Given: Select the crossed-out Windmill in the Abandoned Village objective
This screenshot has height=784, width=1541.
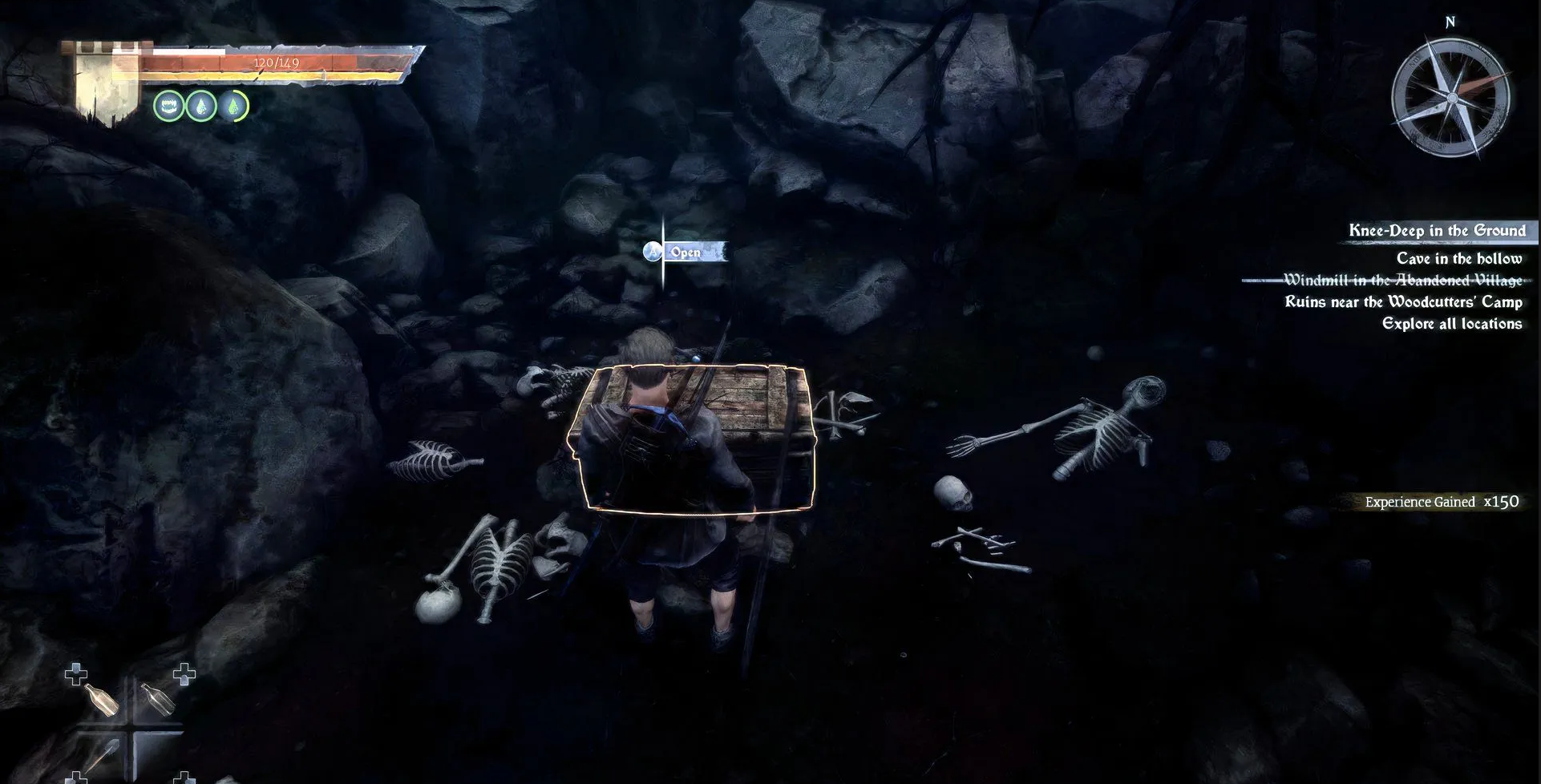Looking at the screenshot, I should (1402, 280).
